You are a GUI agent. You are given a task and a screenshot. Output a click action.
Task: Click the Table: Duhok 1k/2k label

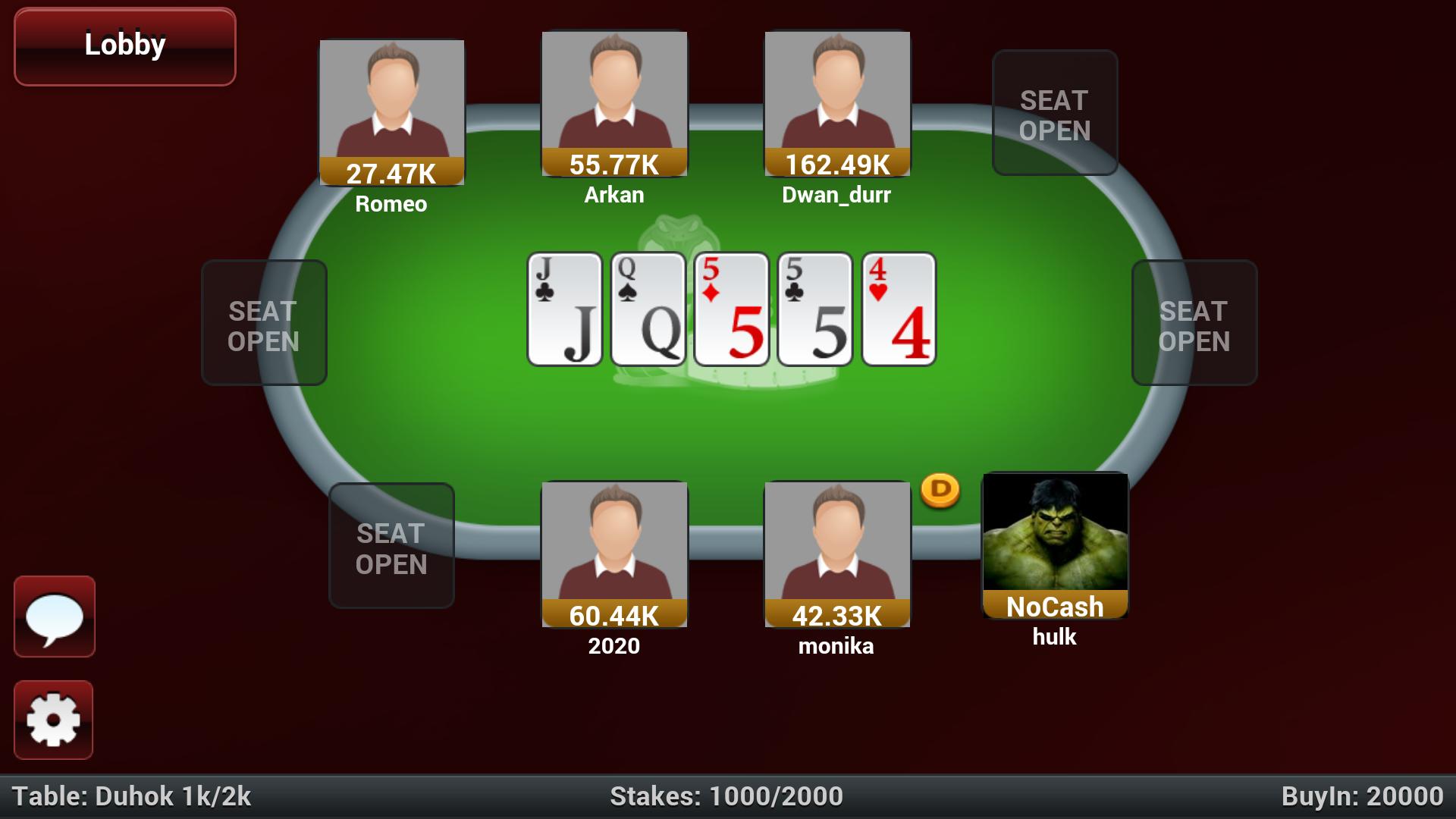point(129,796)
